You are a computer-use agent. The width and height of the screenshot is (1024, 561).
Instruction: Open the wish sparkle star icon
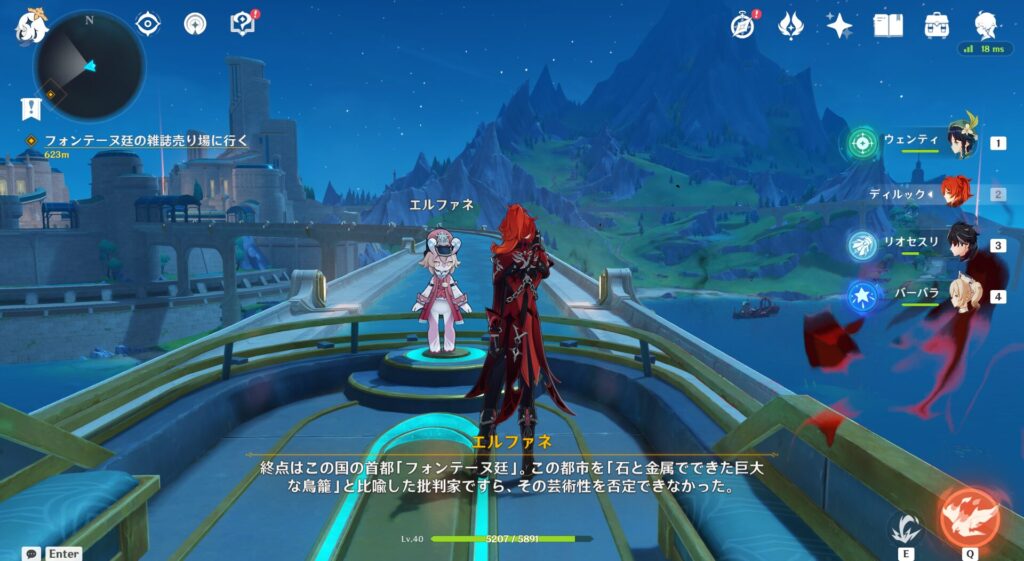tap(839, 25)
